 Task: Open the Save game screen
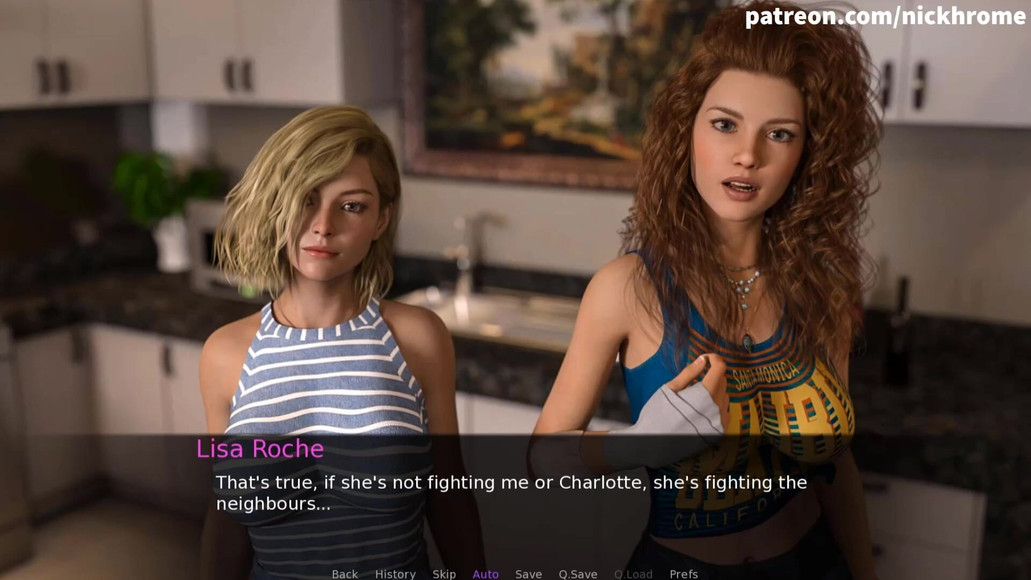coord(528,574)
